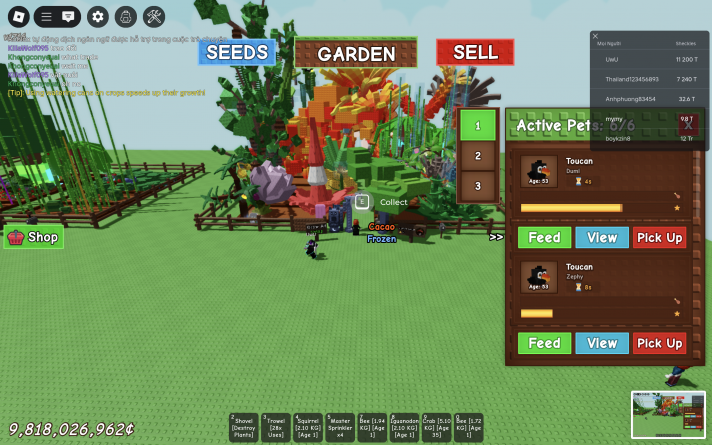Select the Crab hotbar slot

(436, 428)
